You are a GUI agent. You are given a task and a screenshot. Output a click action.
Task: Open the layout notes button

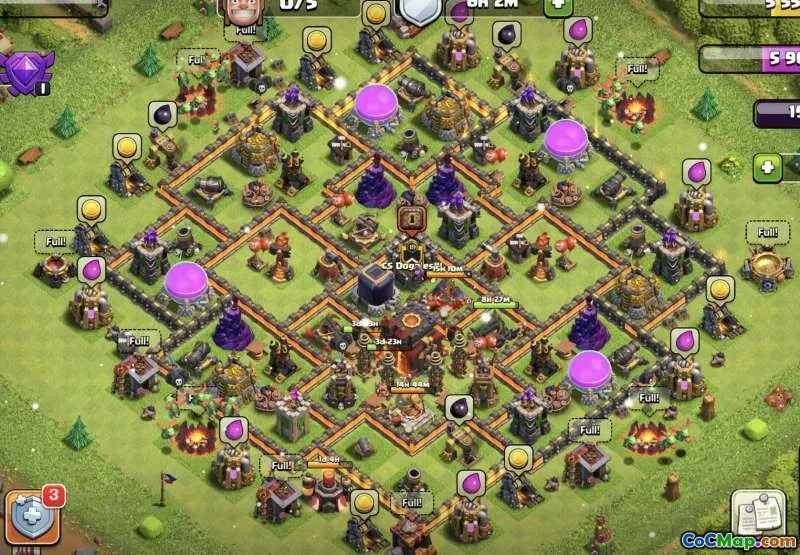click(757, 511)
